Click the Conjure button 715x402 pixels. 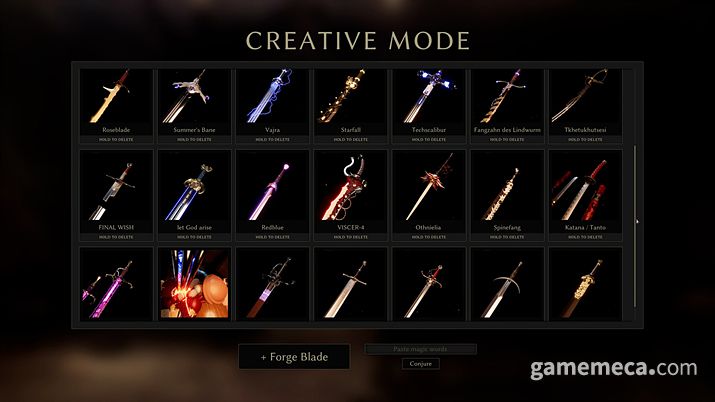coord(421,364)
